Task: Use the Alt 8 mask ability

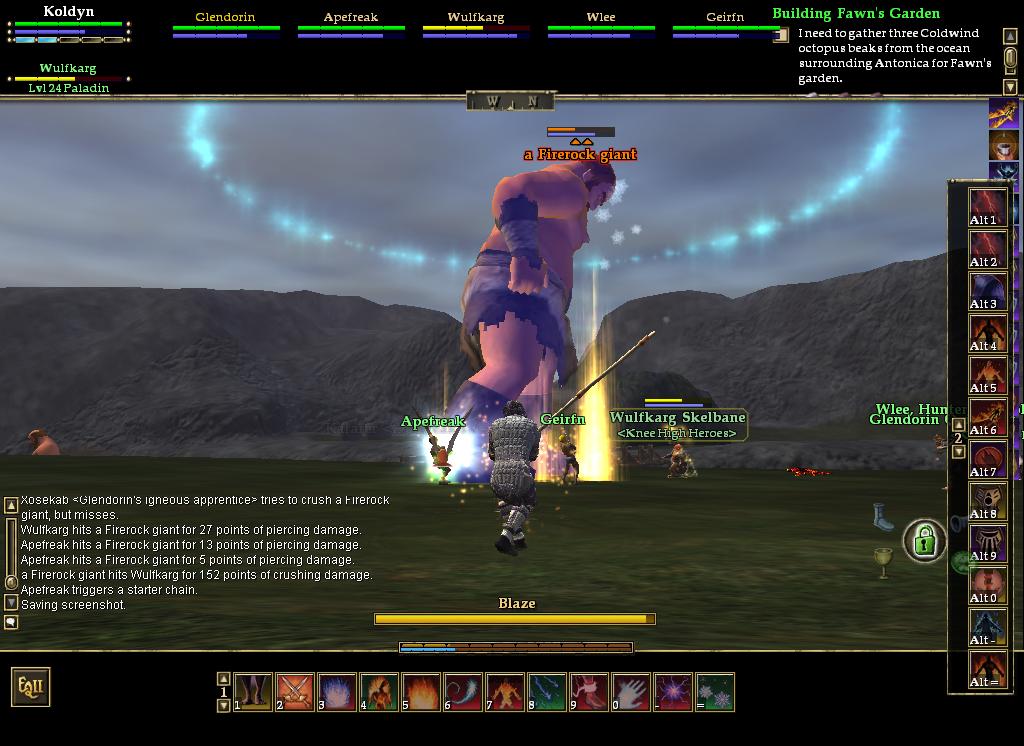Action: pyautogui.click(x=987, y=501)
